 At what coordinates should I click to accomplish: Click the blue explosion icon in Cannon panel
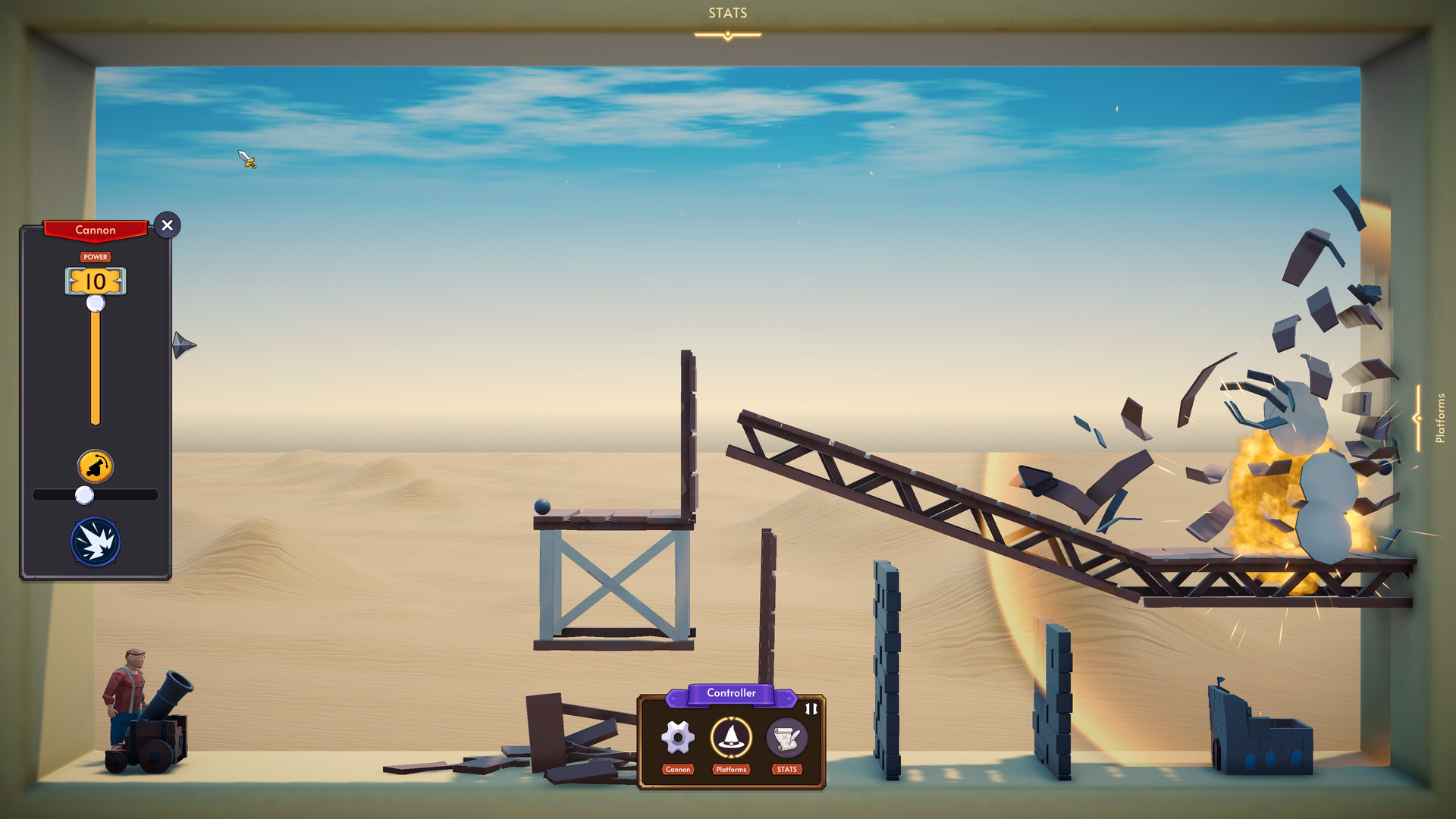[x=96, y=540]
